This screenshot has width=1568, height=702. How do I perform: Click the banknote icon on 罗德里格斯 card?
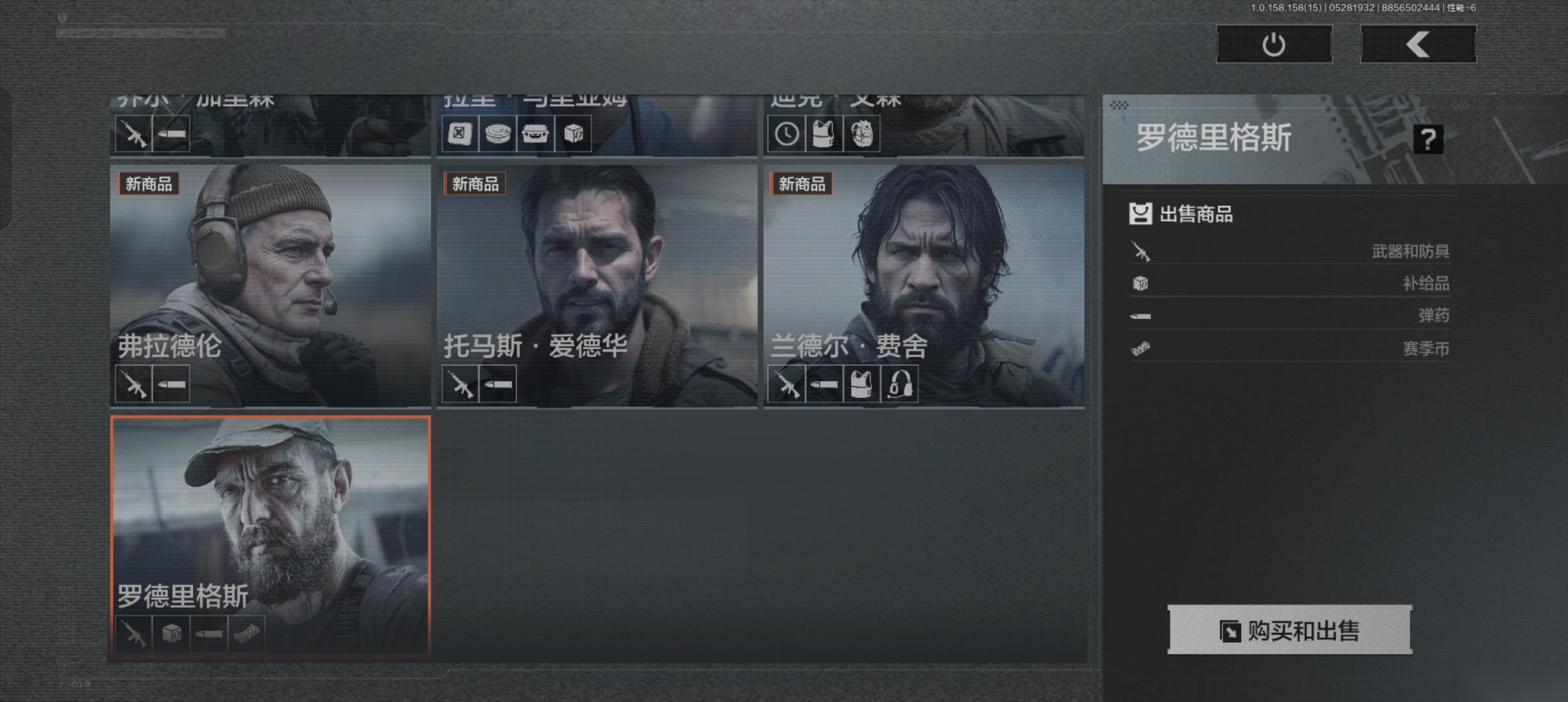[246, 634]
